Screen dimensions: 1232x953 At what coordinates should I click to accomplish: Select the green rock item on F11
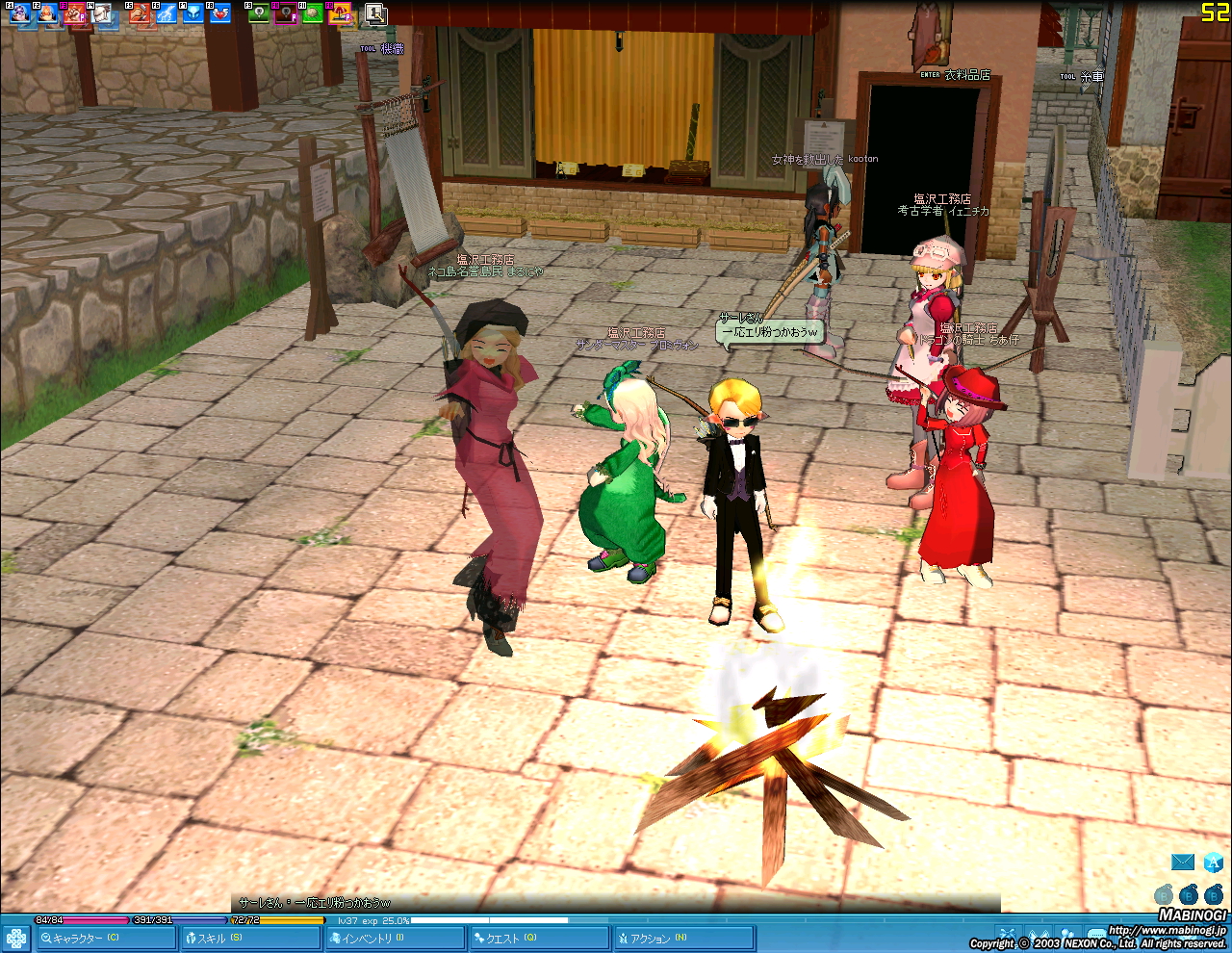pyautogui.click(x=312, y=13)
